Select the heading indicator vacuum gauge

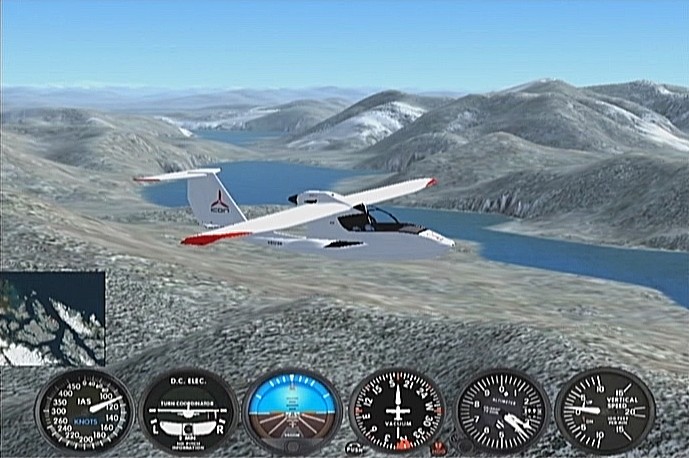coord(398,411)
